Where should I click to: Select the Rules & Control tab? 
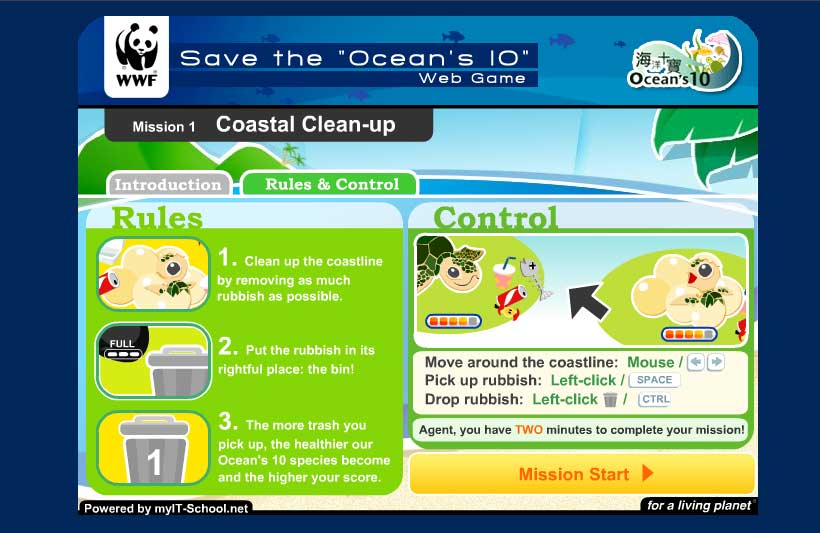point(331,184)
